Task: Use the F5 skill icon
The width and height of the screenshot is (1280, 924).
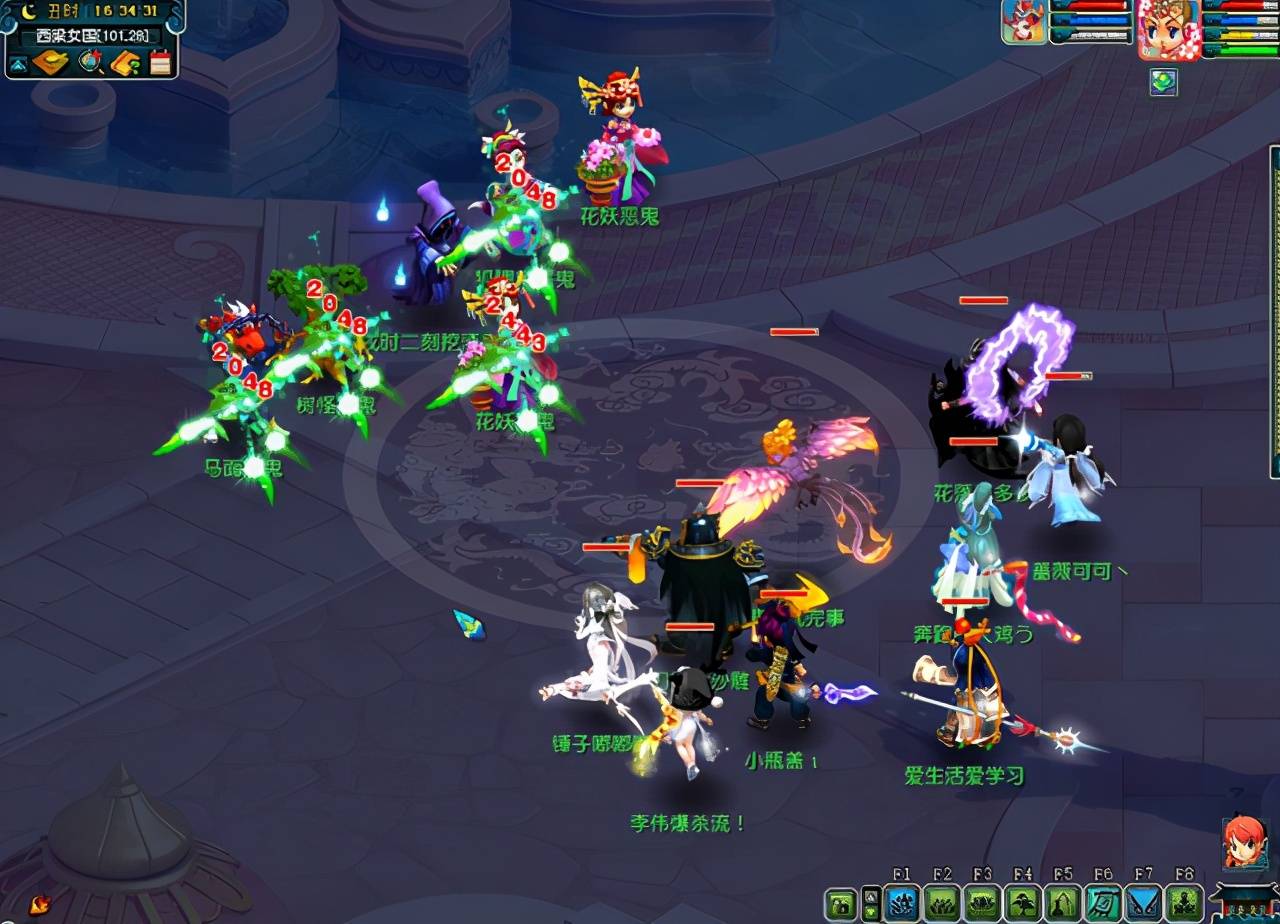Action: pyautogui.click(x=1063, y=903)
